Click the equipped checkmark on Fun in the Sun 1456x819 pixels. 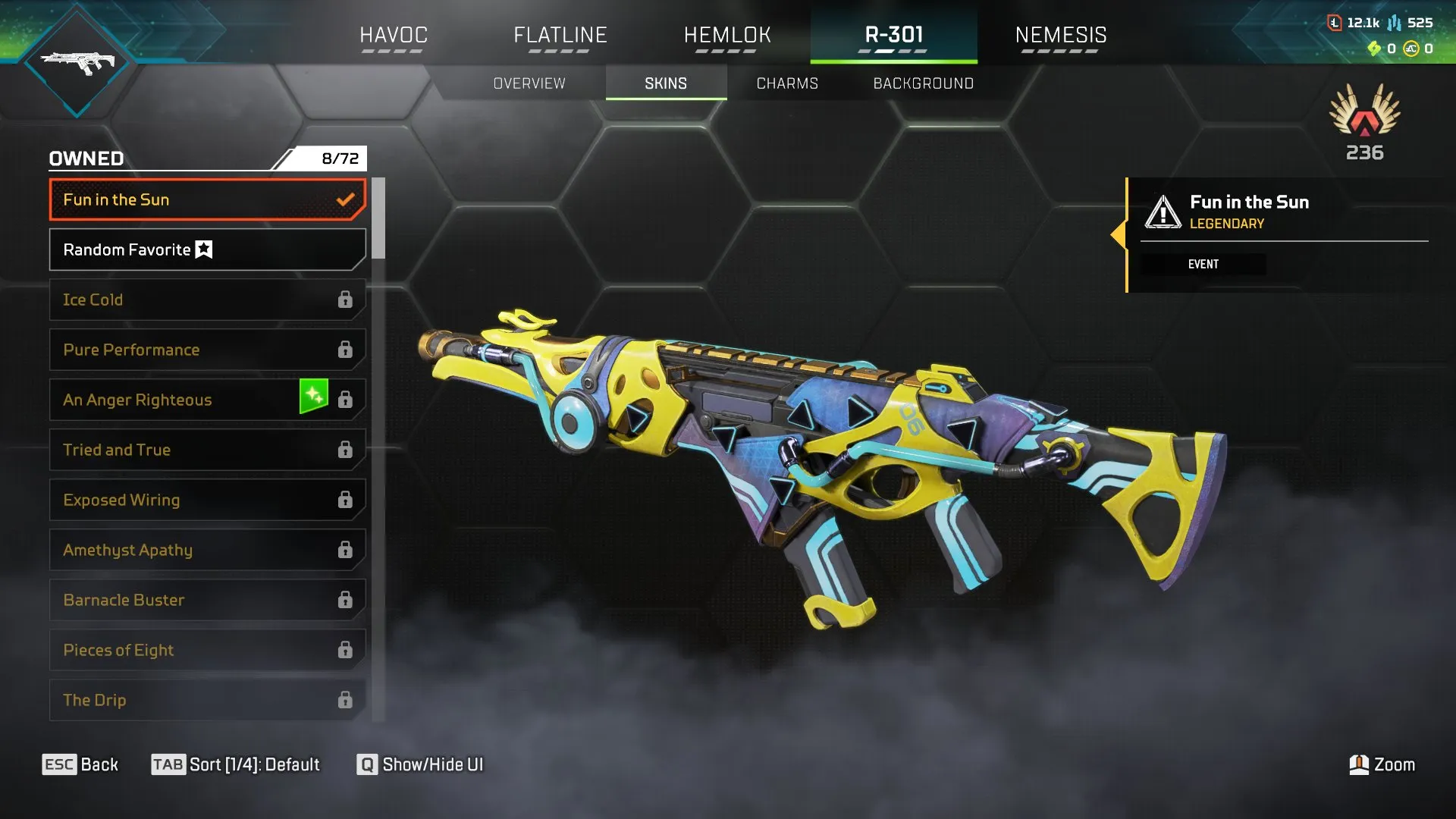click(346, 199)
